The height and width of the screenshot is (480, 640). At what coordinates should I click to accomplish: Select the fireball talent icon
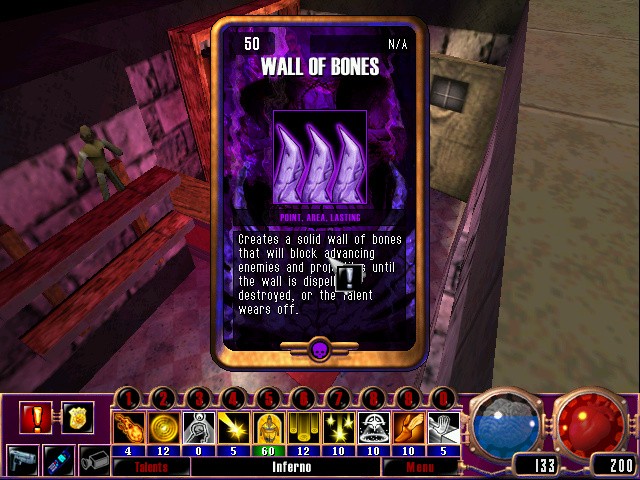(x=128, y=428)
